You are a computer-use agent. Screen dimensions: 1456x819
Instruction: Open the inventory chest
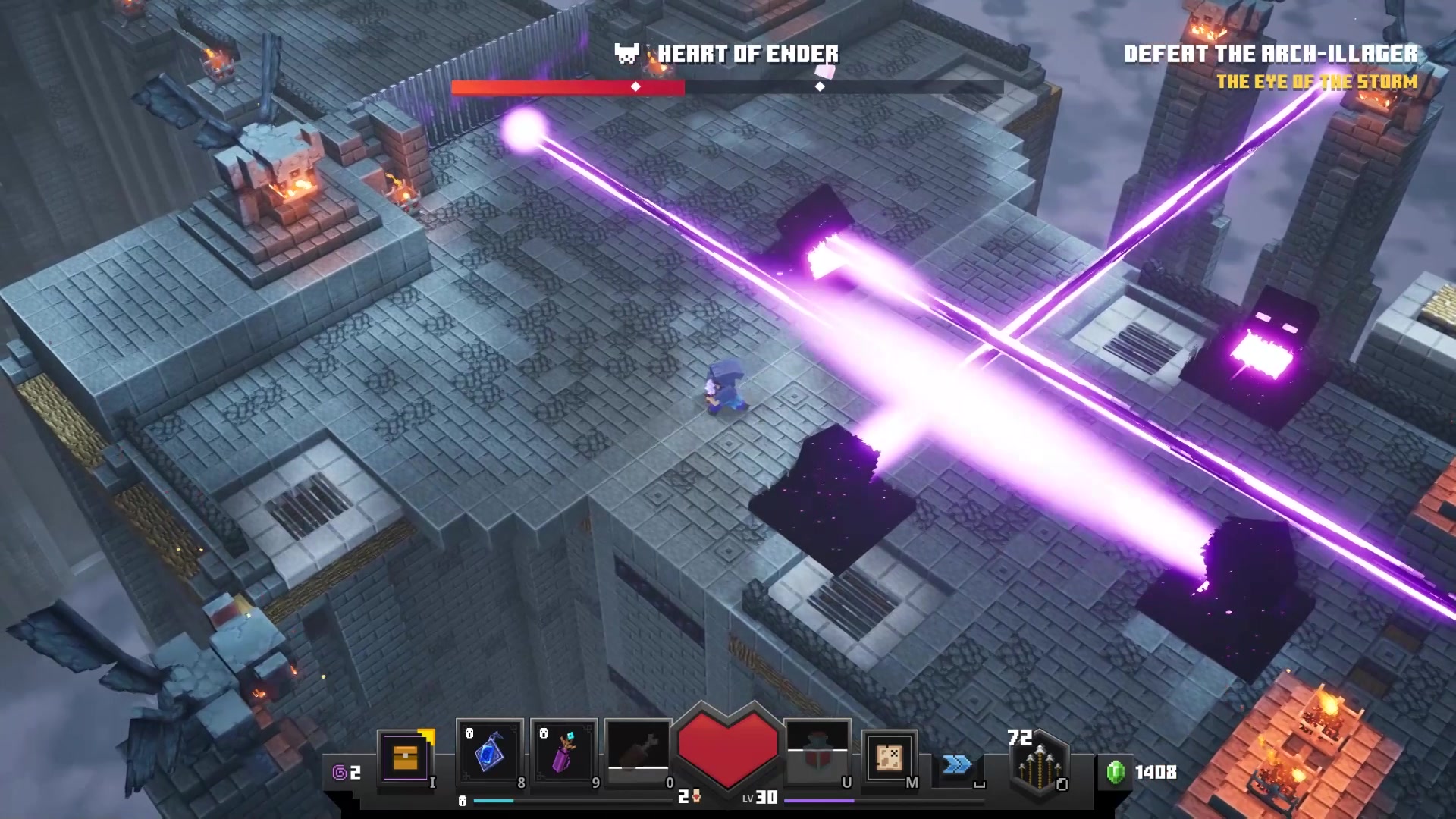405,756
